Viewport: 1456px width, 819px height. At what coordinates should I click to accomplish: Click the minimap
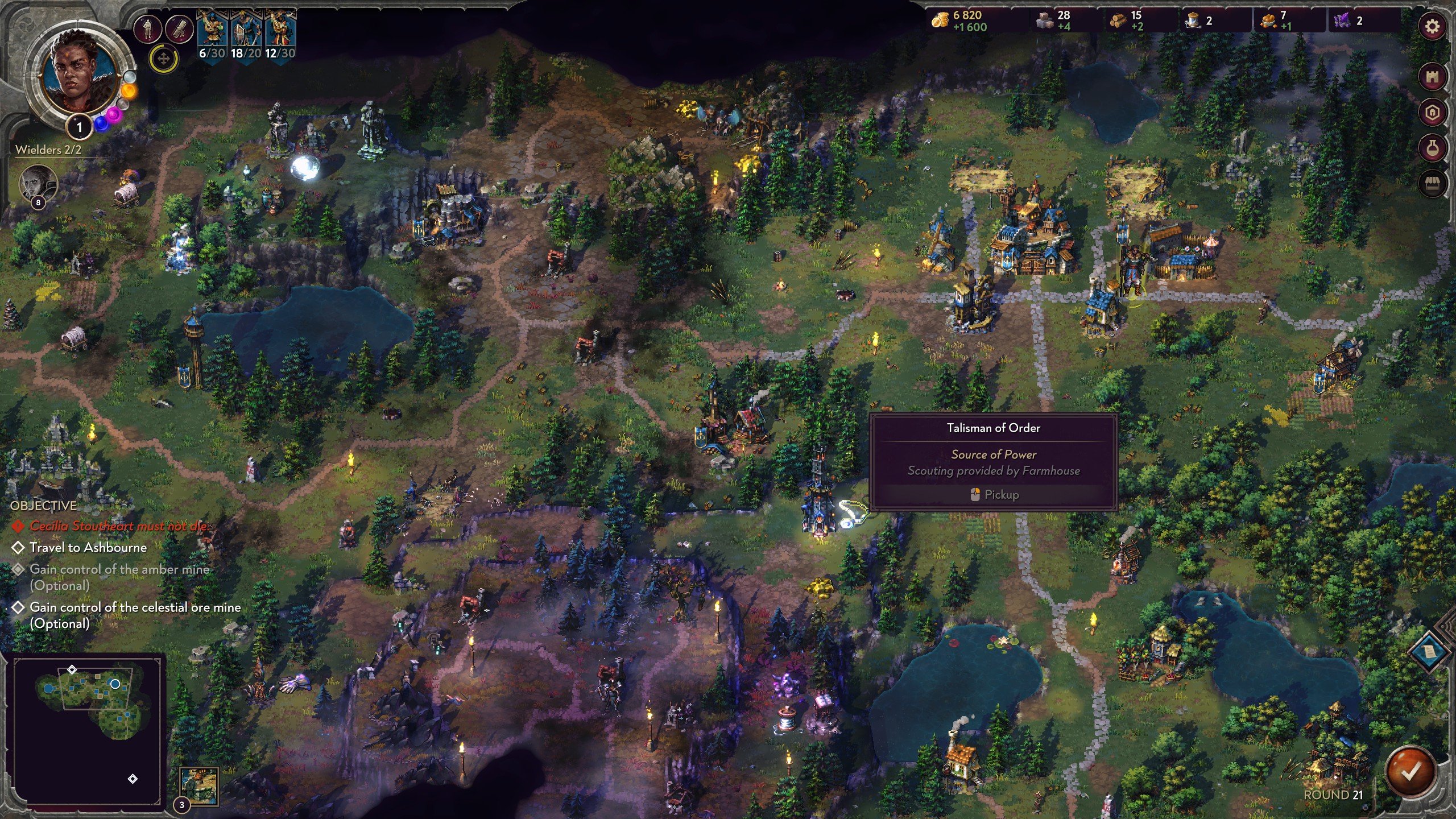click(x=89, y=727)
